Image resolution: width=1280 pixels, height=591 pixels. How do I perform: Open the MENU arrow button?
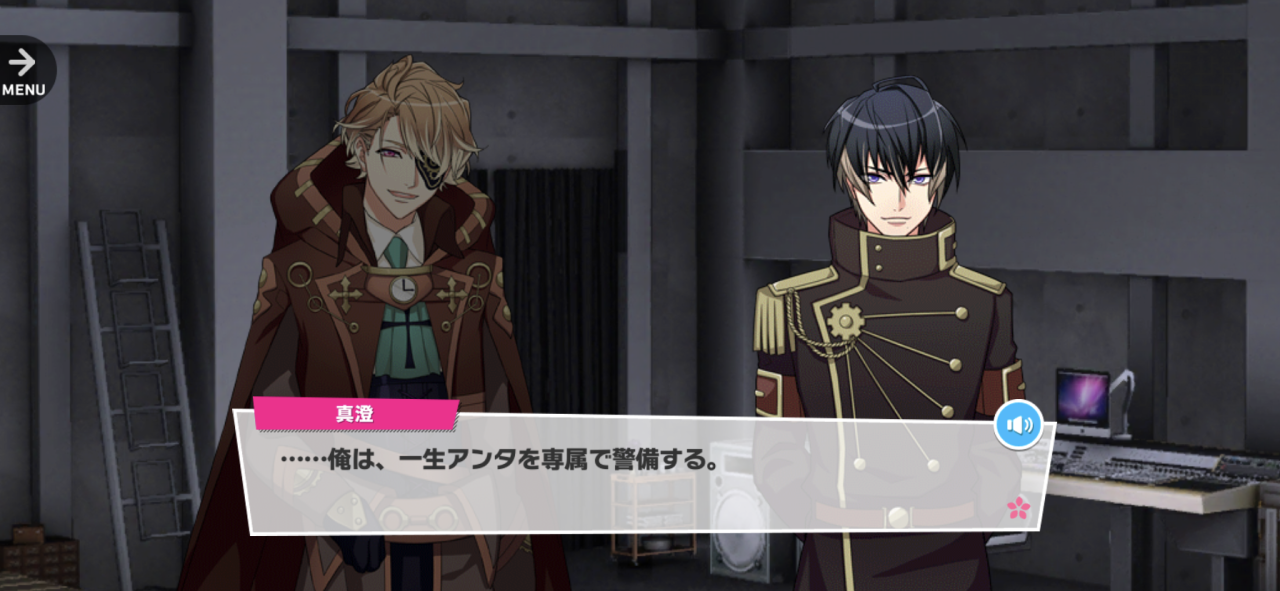click(22, 70)
